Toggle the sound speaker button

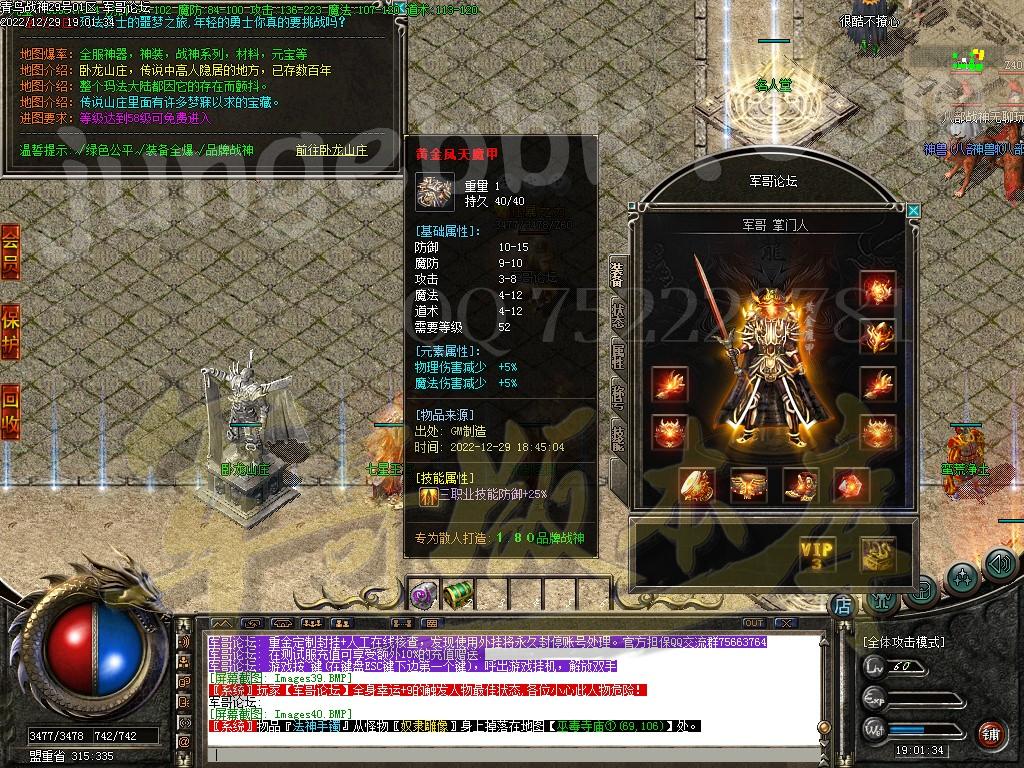click(x=1000, y=565)
